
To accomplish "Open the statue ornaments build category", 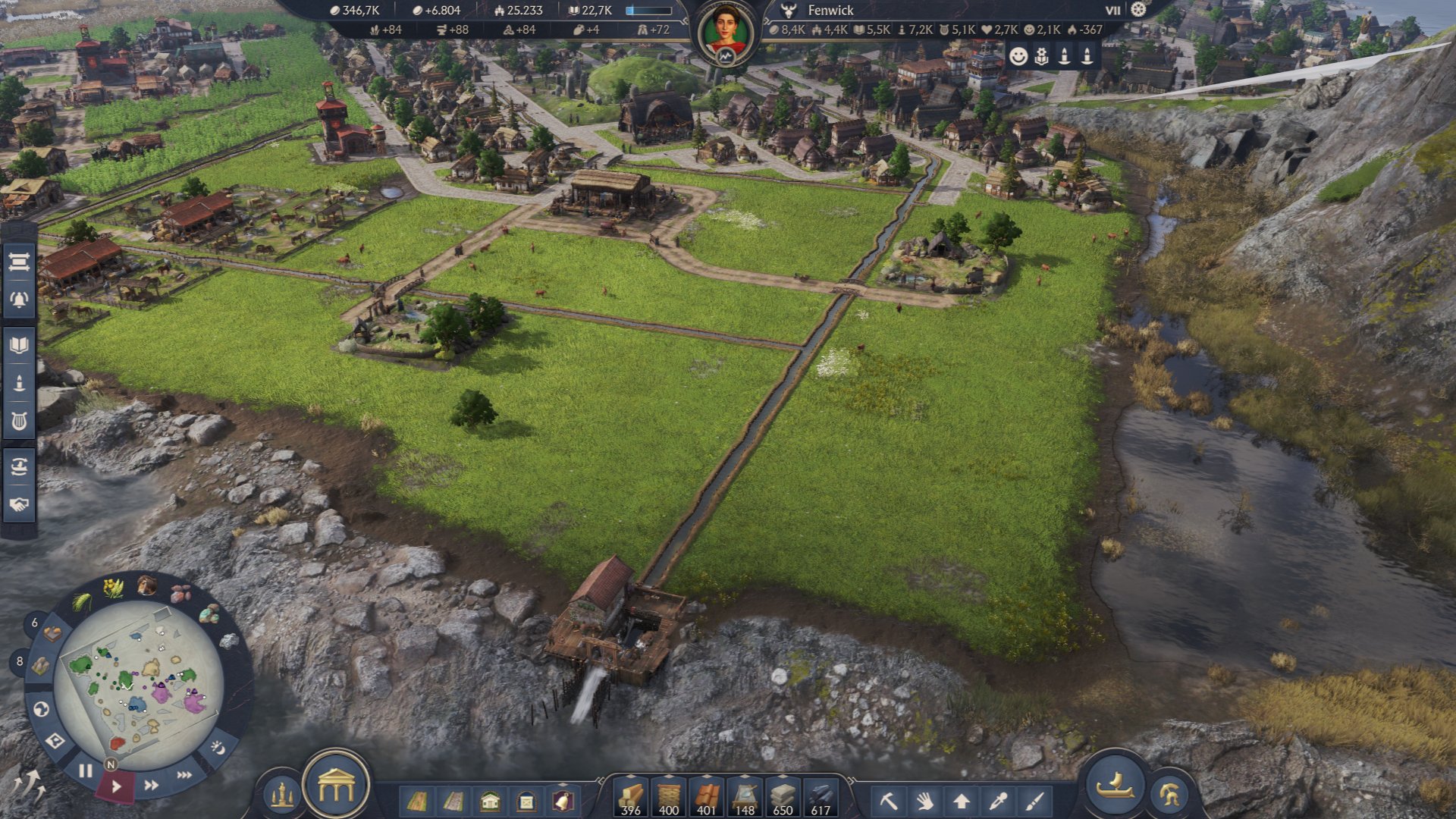I will 282,794.
